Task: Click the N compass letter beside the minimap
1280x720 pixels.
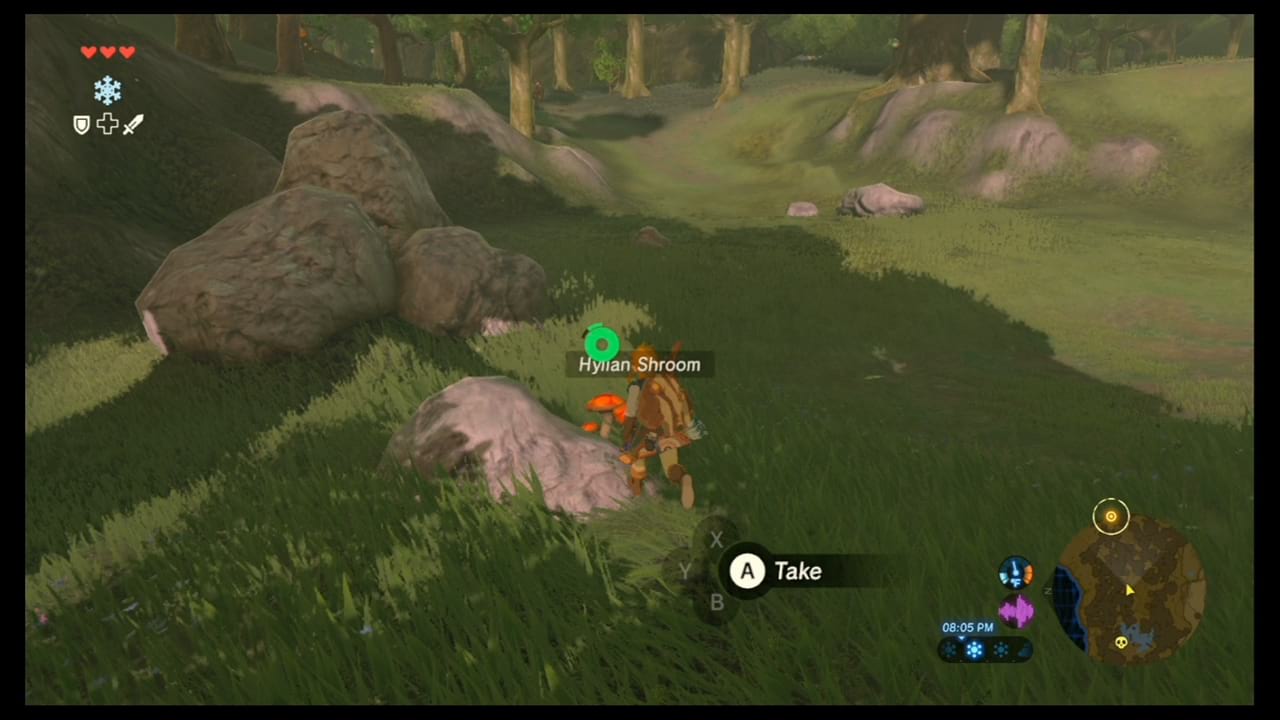Action: [x=1048, y=589]
